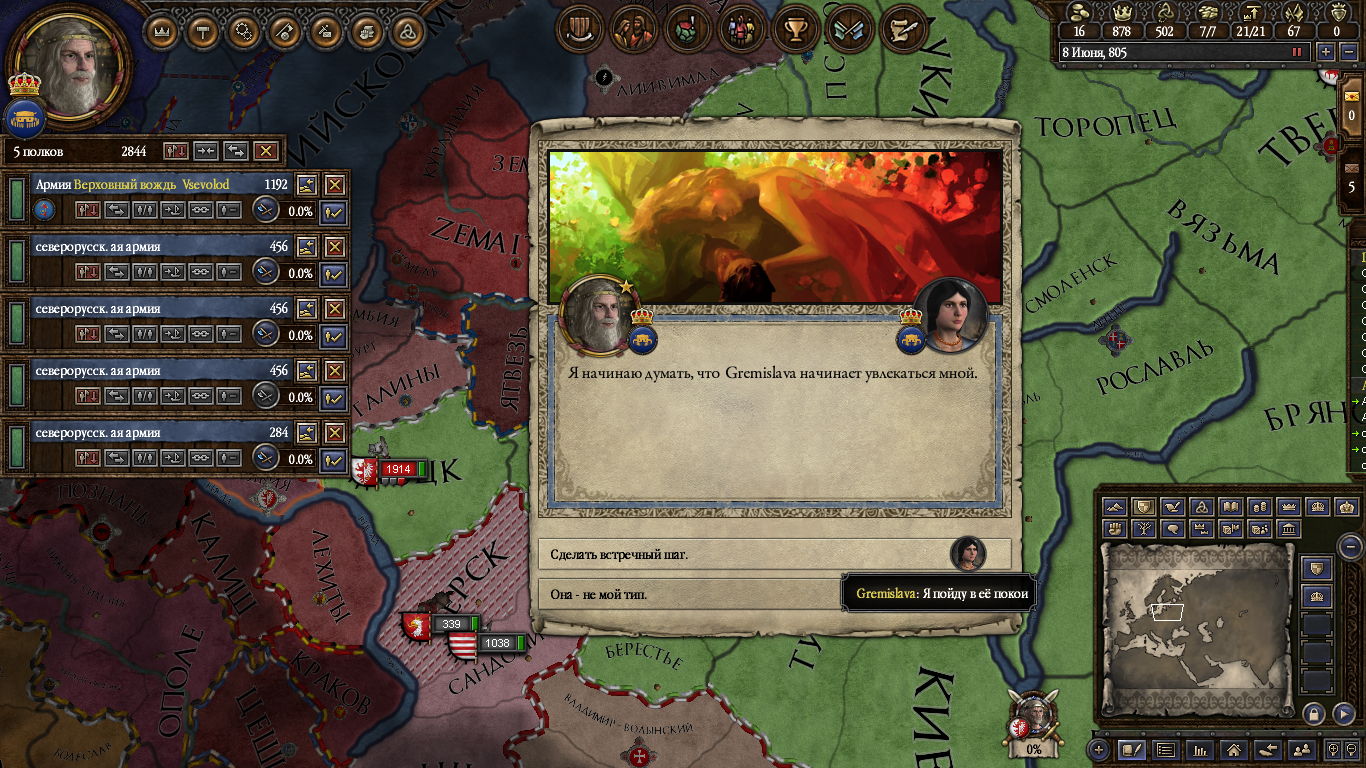
Task: Open the house-shaped home button below the minimap
Action: 1233,749
